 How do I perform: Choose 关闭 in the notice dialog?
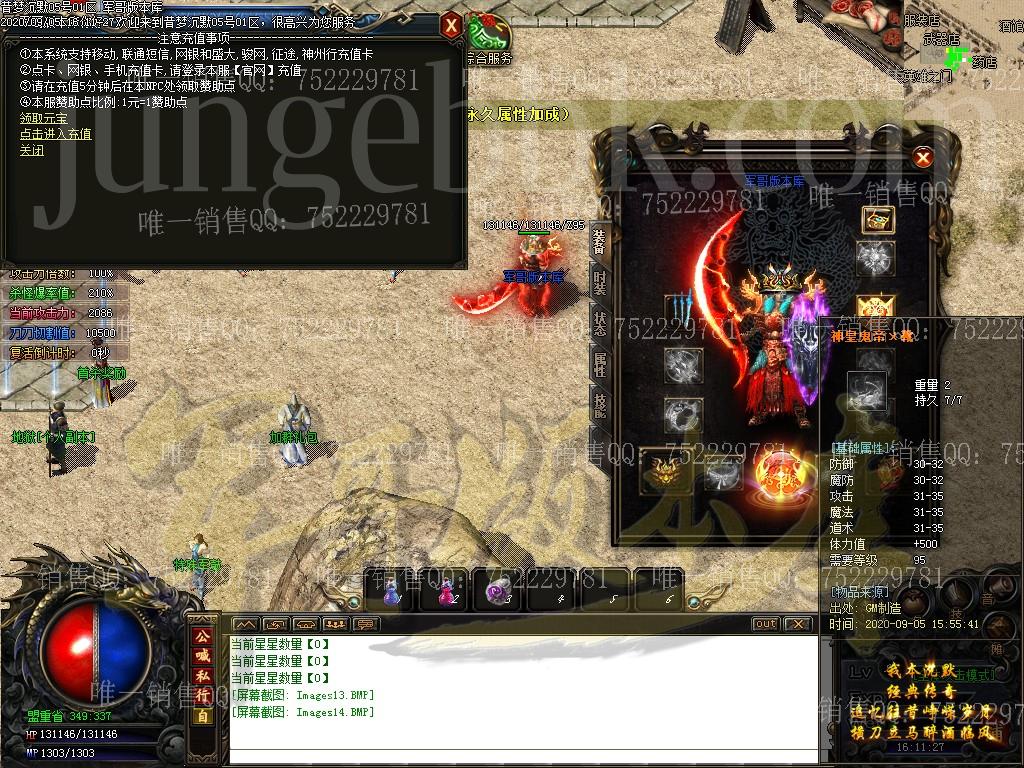[32, 151]
